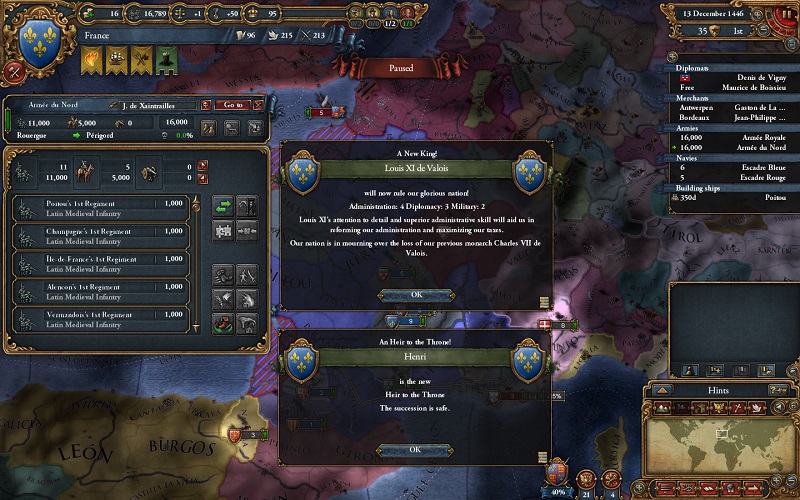800x500 pixels.
Task: Dismiss the Heir to the Throne popup
Action: coord(415,450)
